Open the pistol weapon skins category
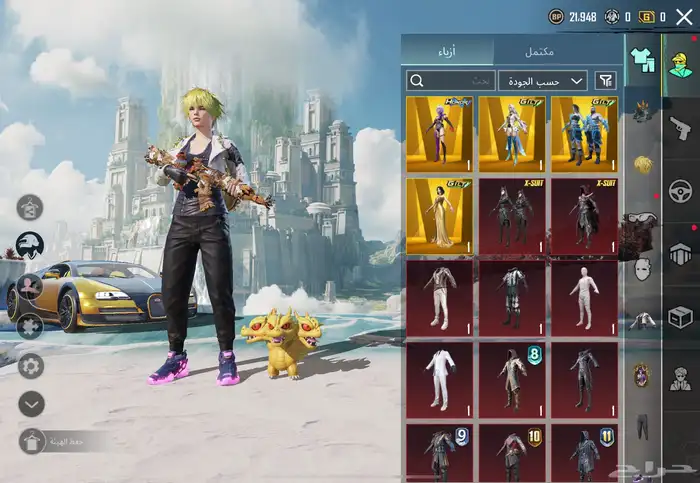The height and width of the screenshot is (483, 700). click(x=681, y=128)
